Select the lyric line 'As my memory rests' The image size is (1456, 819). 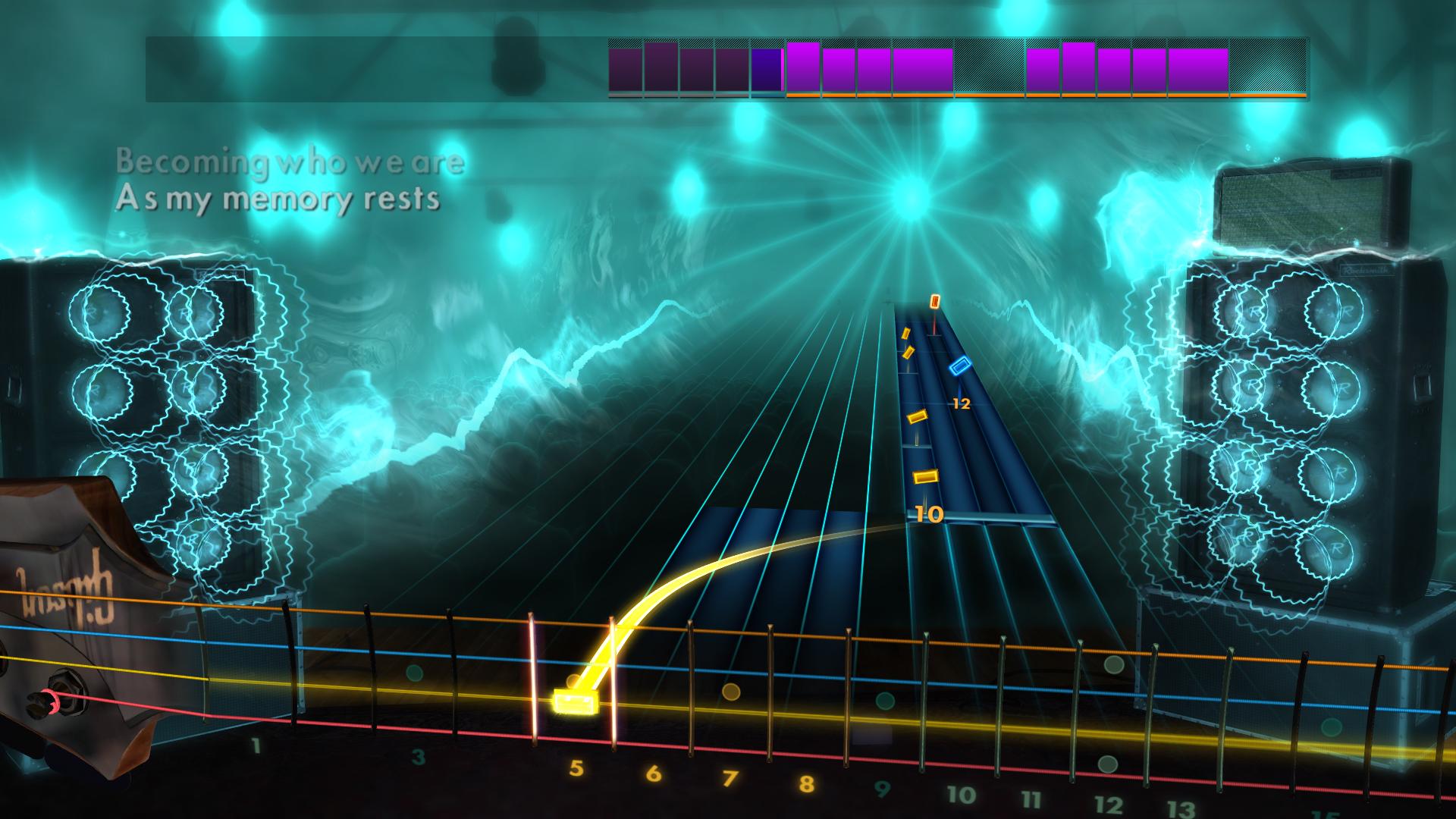pyautogui.click(x=278, y=200)
